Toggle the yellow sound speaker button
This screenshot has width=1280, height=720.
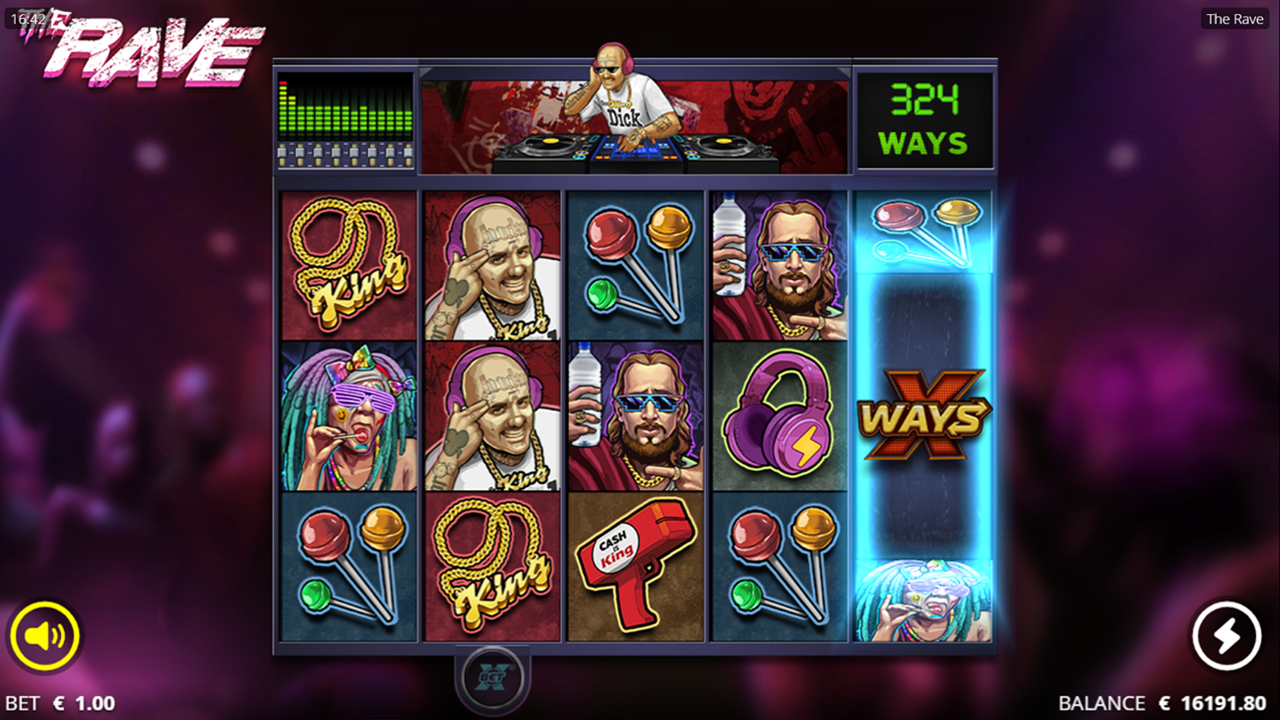(44, 635)
